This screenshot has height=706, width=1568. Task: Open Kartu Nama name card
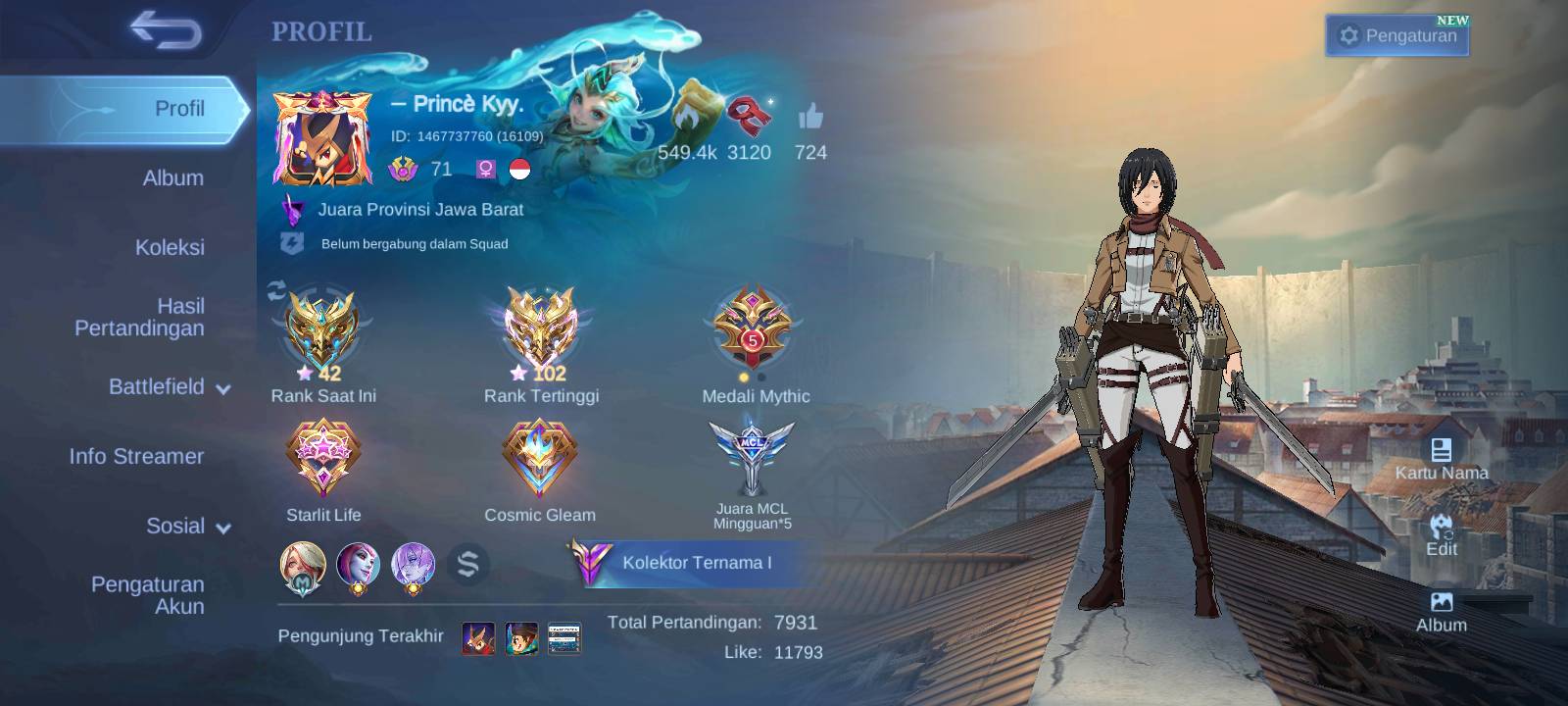tap(1441, 459)
